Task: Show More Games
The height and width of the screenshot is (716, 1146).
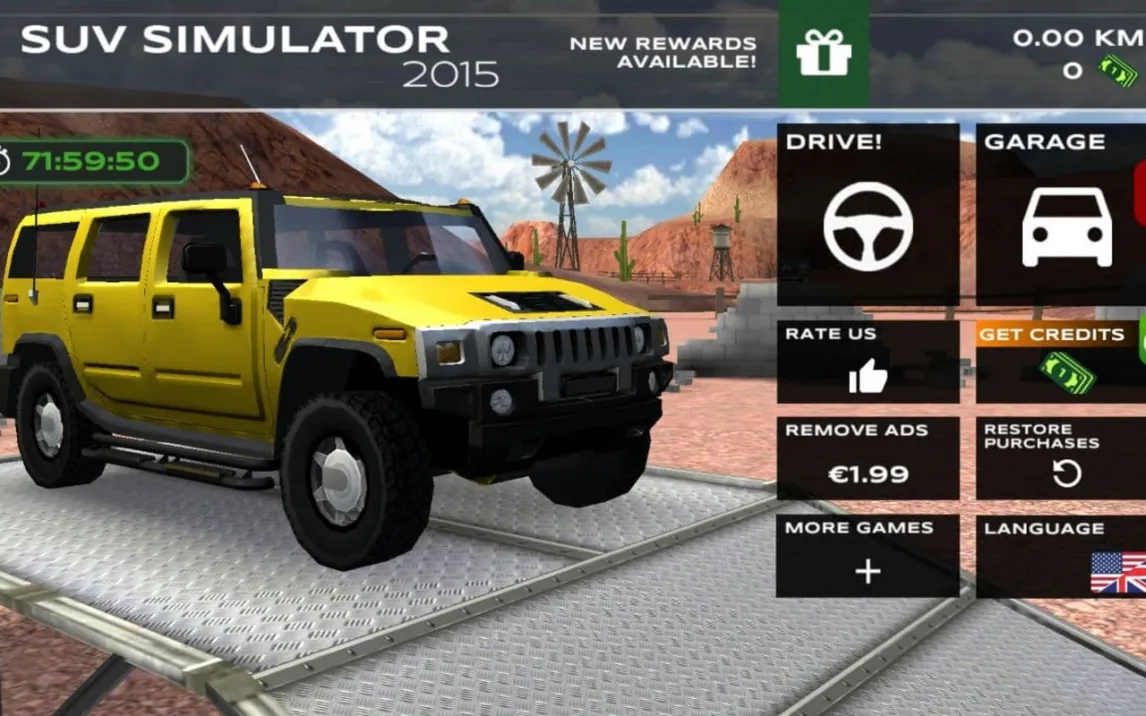Action: [867, 556]
